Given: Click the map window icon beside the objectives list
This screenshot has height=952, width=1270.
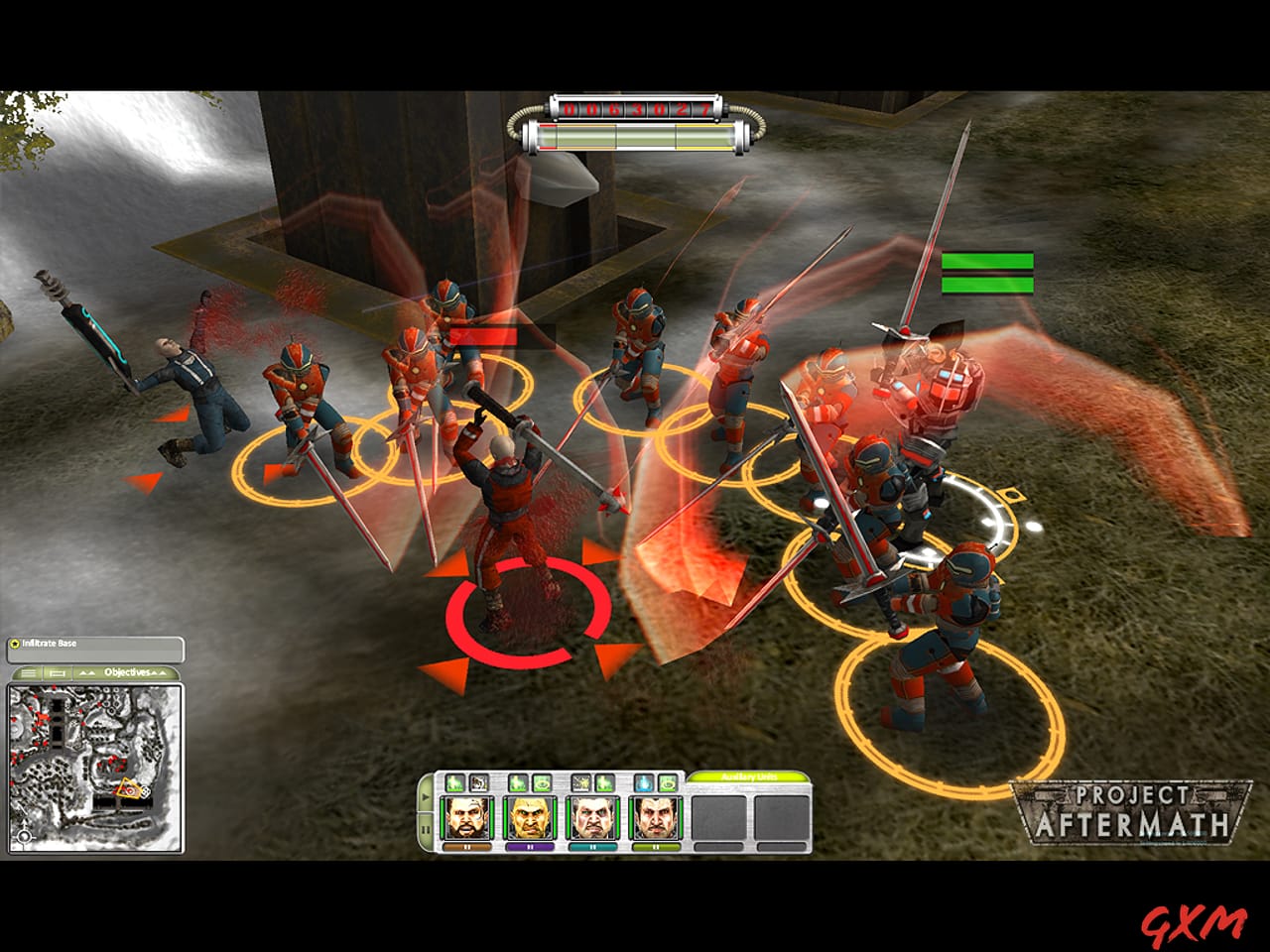Looking at the screenshot, I should (57, 673).
